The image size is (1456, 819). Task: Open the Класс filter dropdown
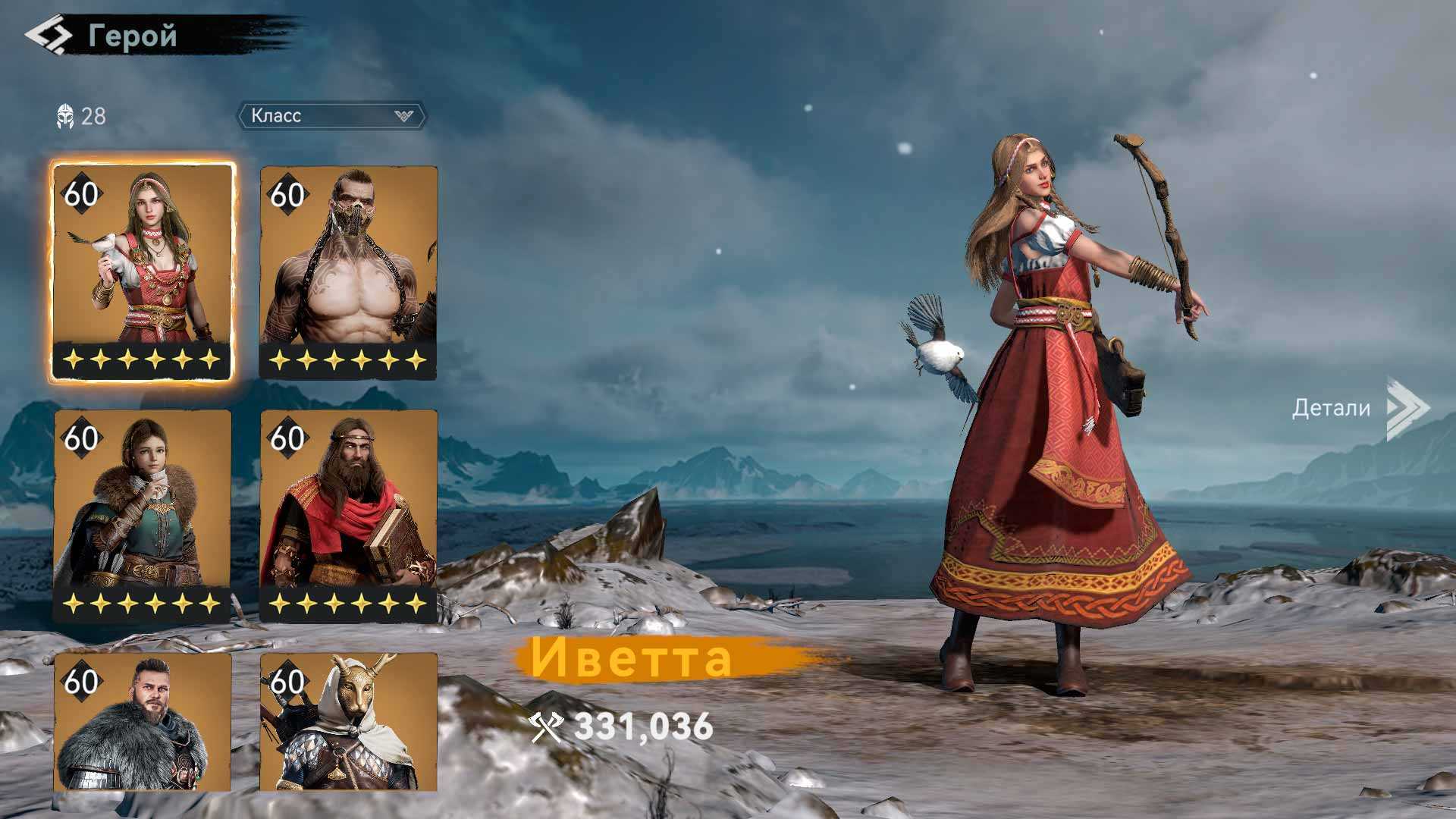coord(332,116)
